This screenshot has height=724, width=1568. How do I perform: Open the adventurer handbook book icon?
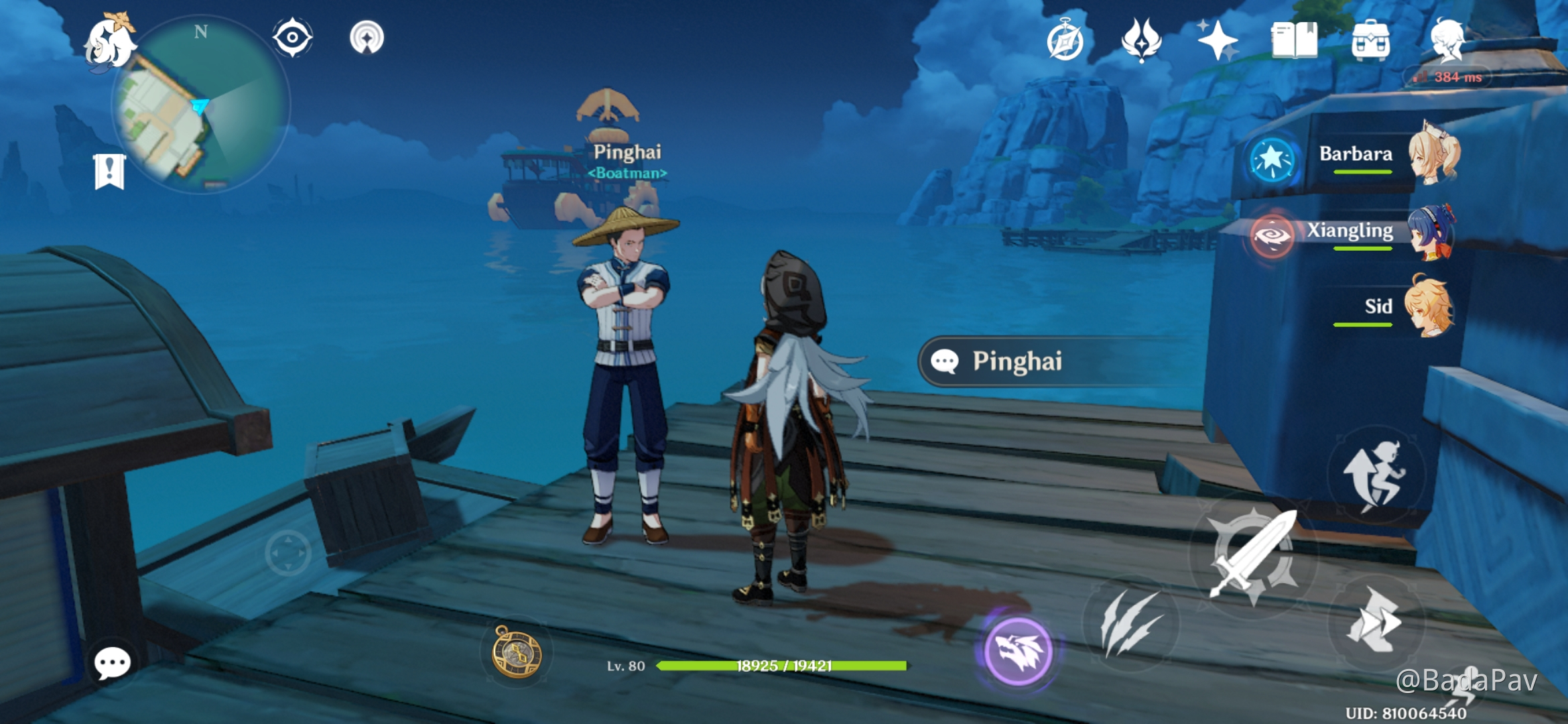(x=1294, y=40)
